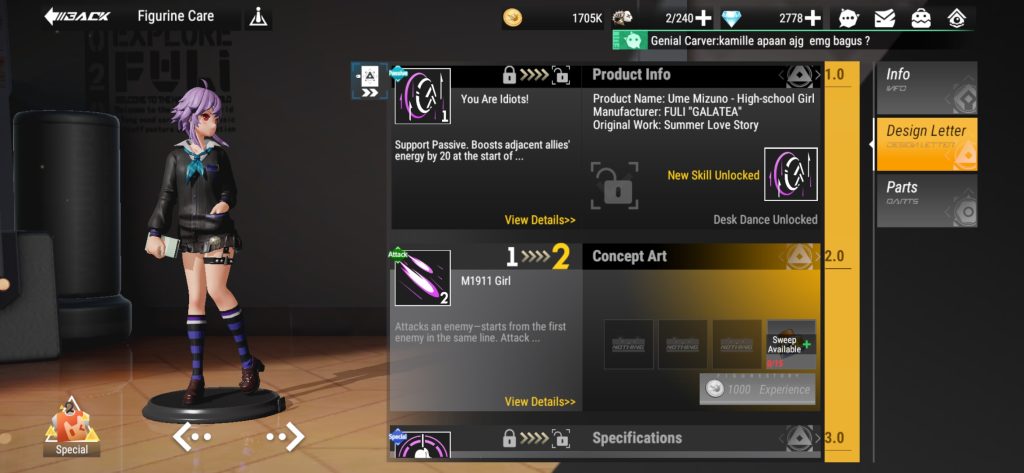Open the chat bubble icon
The width and height of the screenshot is (1024, 473).
[849, 18]
